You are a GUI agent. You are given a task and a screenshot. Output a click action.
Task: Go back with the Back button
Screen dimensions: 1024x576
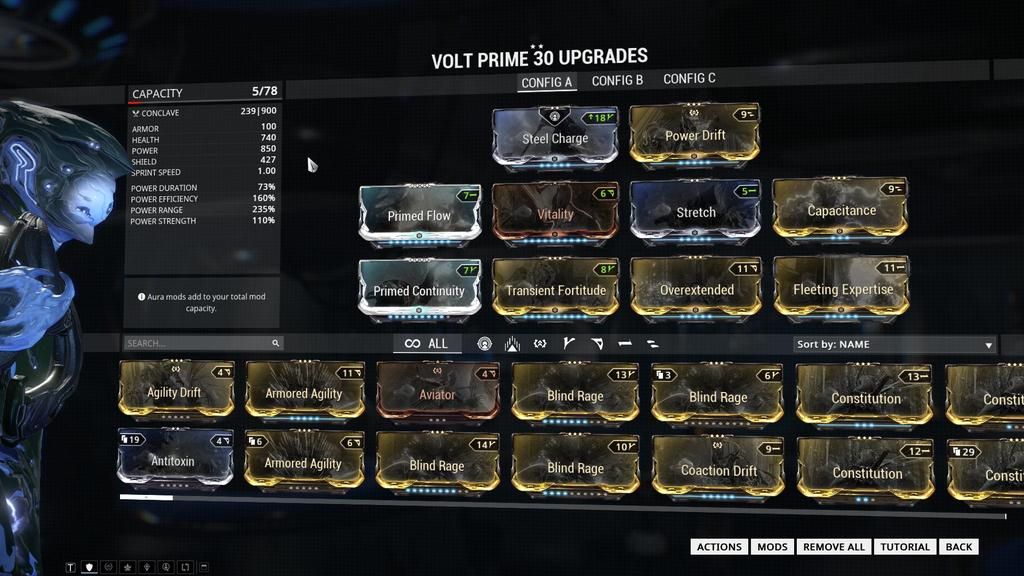coord(958,547)
